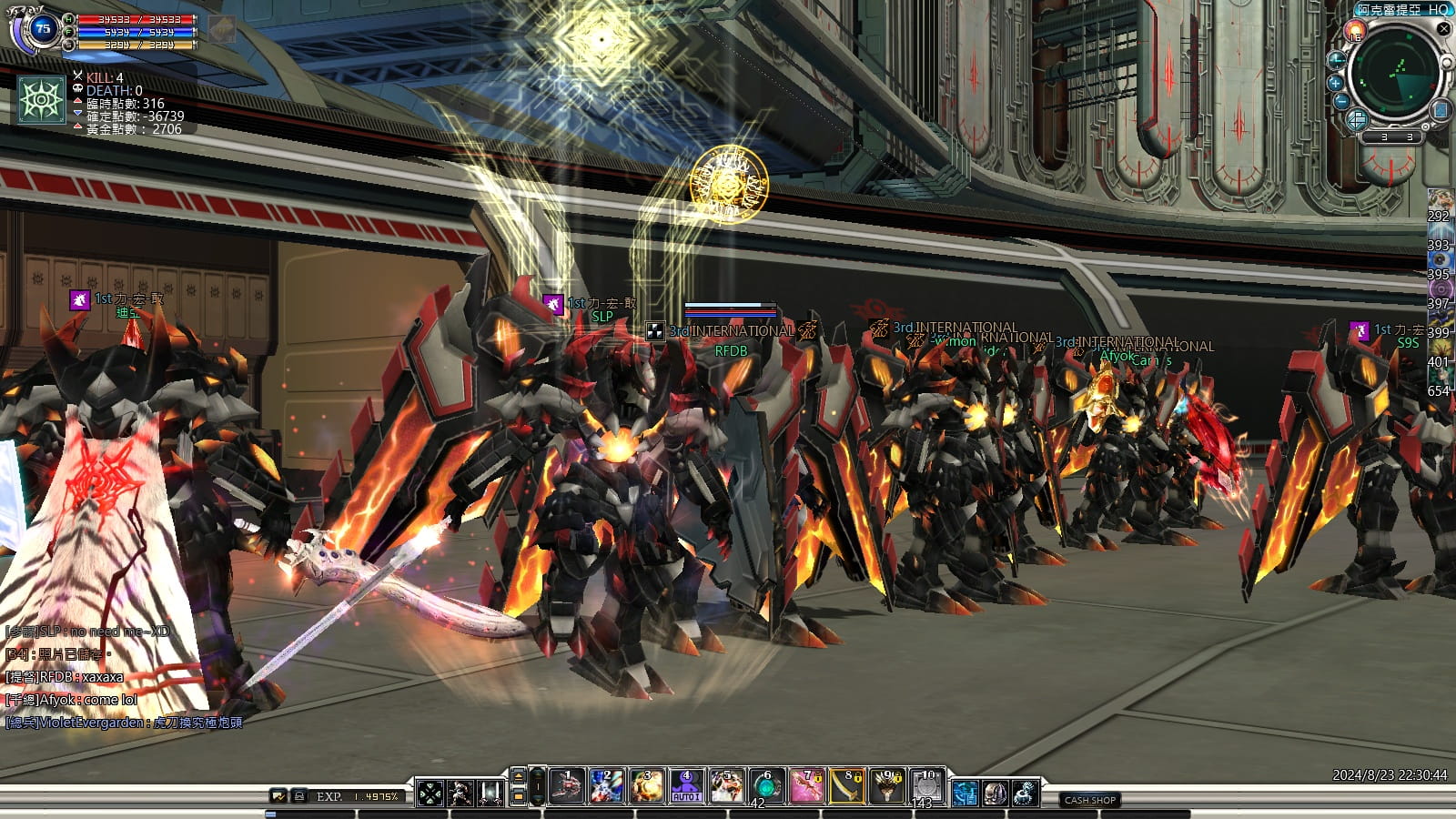1456x819 pixels.
Task: Open the gear settings icon near Cash Shop
Action: pos(1026,793)
